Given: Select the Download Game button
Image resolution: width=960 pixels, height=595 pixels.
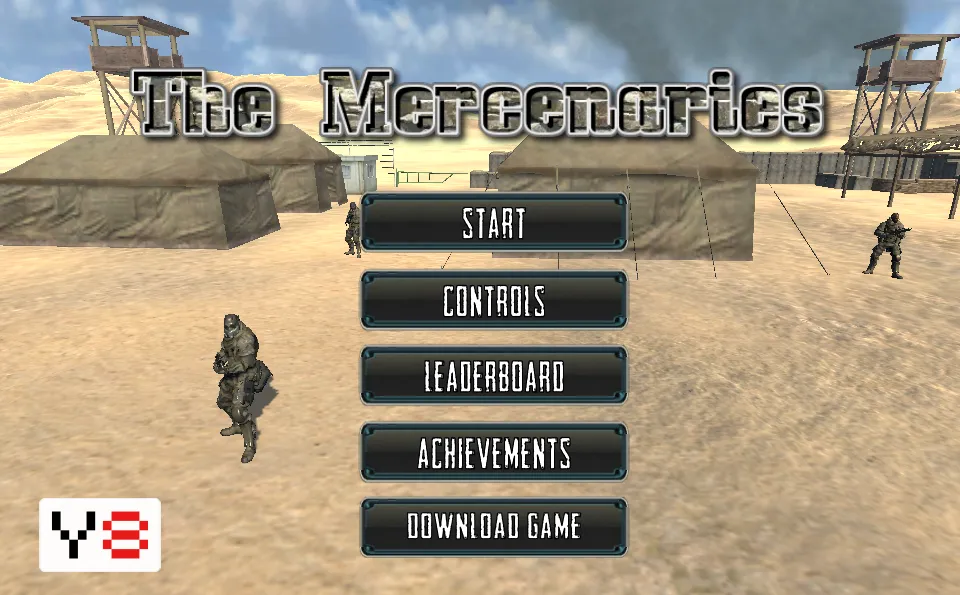Looking at the screenshot, I should (x=494, y=526).
